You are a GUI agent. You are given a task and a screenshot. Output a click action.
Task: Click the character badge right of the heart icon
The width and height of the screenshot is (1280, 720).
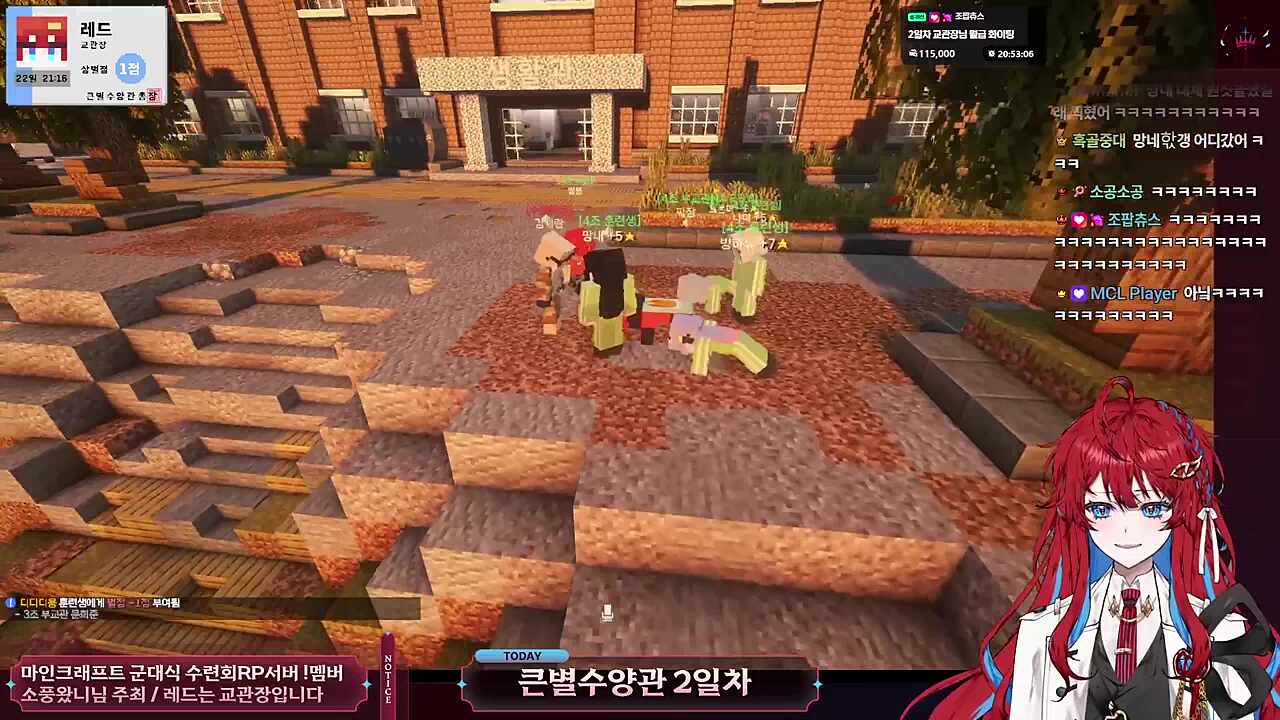coord(948,18)
